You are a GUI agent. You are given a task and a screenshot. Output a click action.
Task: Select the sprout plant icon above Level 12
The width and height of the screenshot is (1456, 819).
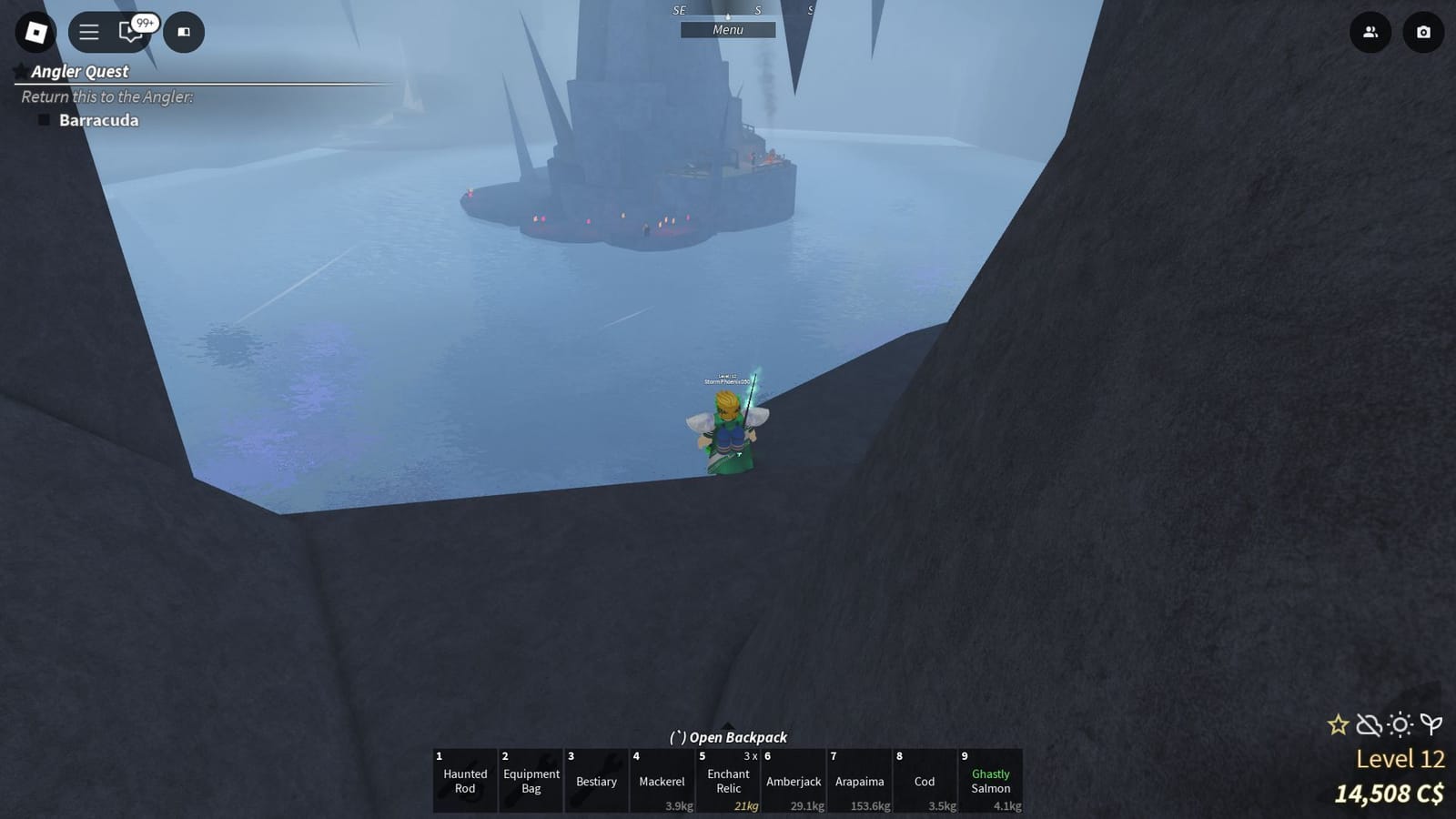point(1431,724)
